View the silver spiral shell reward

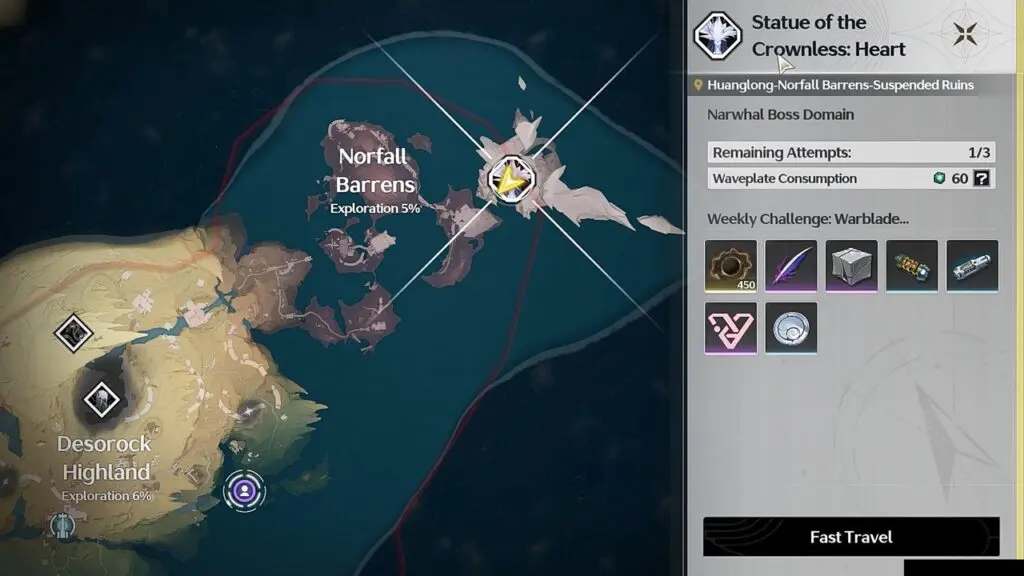[x=791, y=327]
